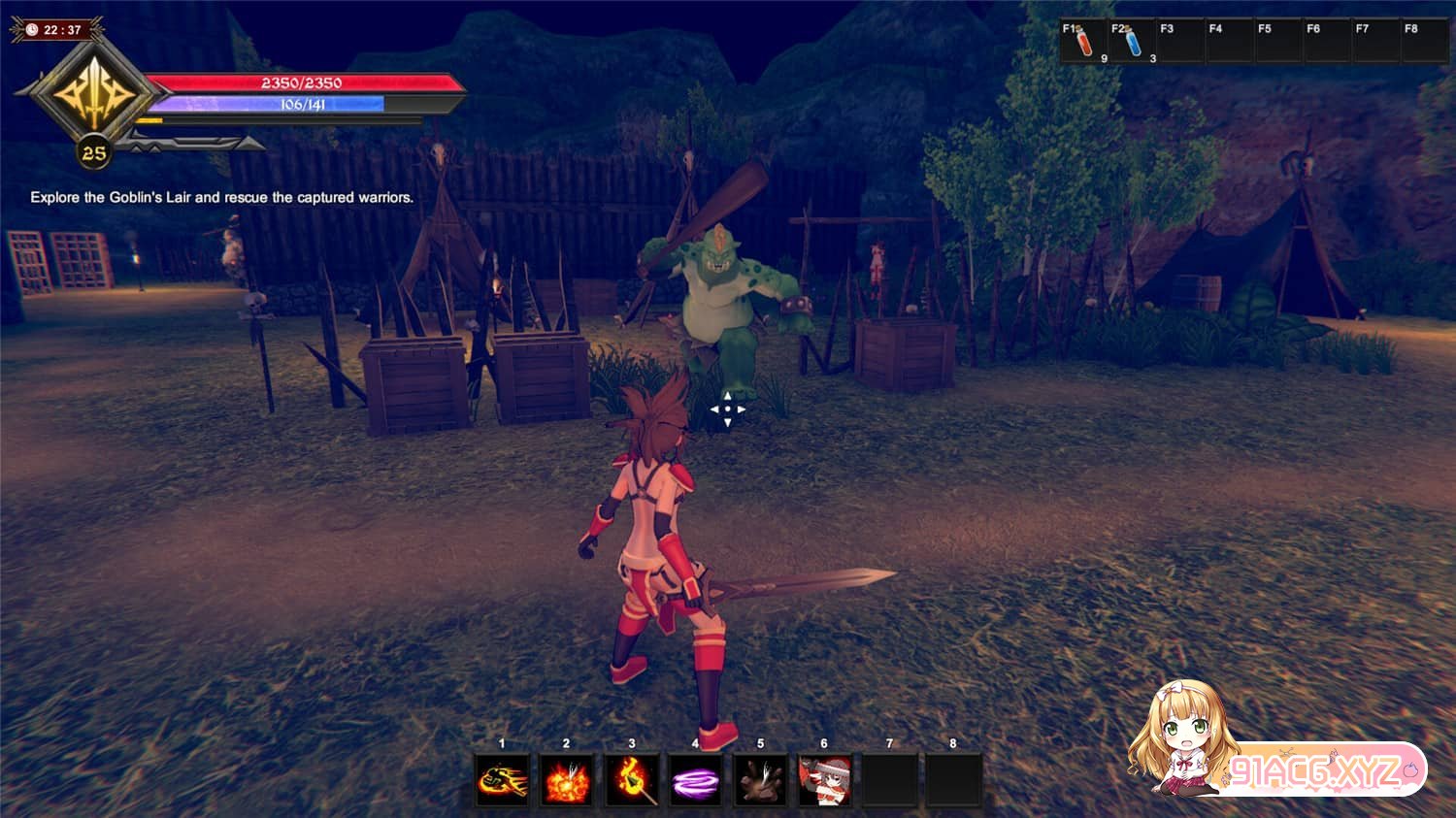Drink the red health potion
1456x818 pixels.
(1084, 42)
